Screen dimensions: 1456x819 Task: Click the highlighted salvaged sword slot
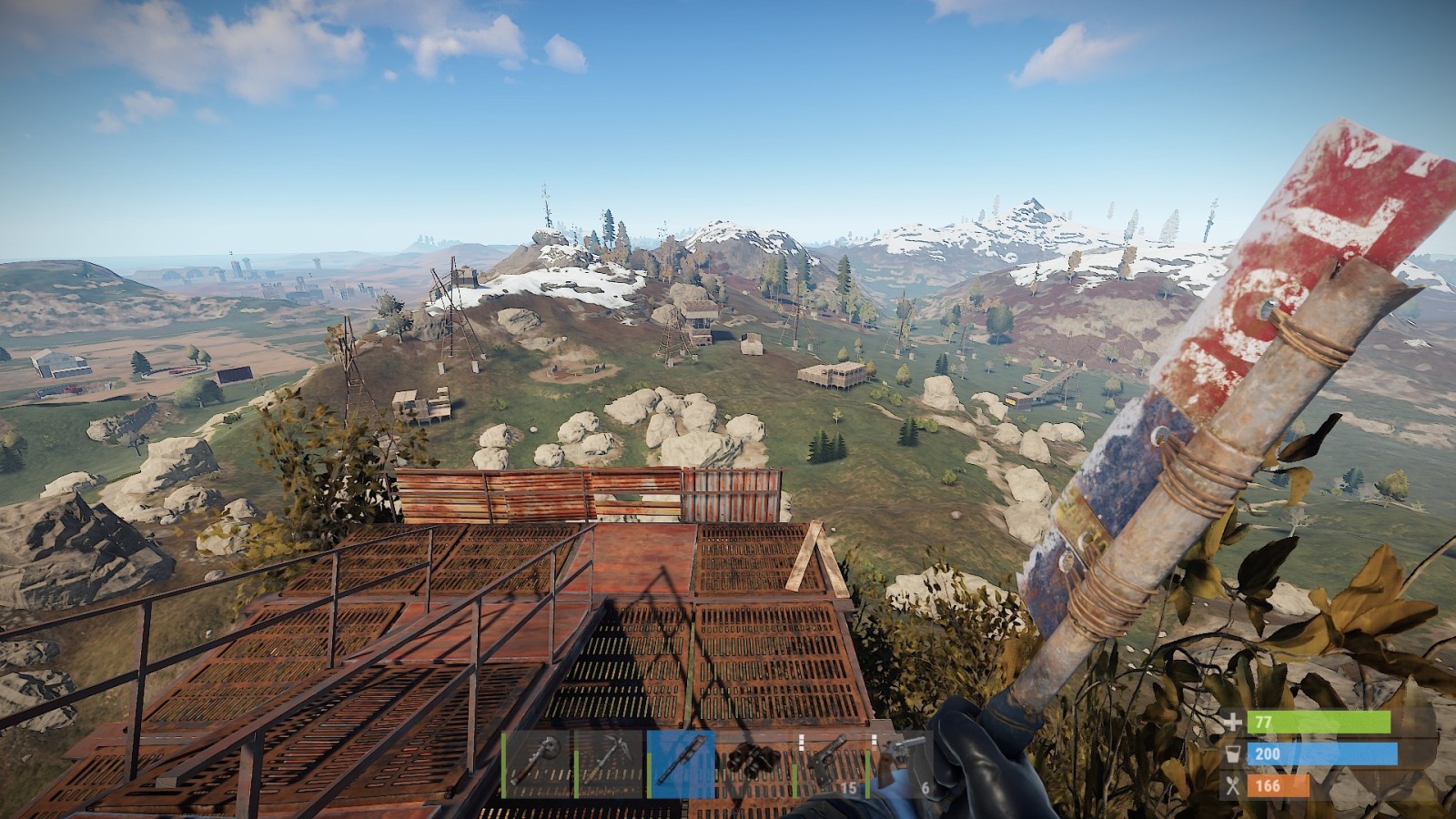[x=681, y=763]
